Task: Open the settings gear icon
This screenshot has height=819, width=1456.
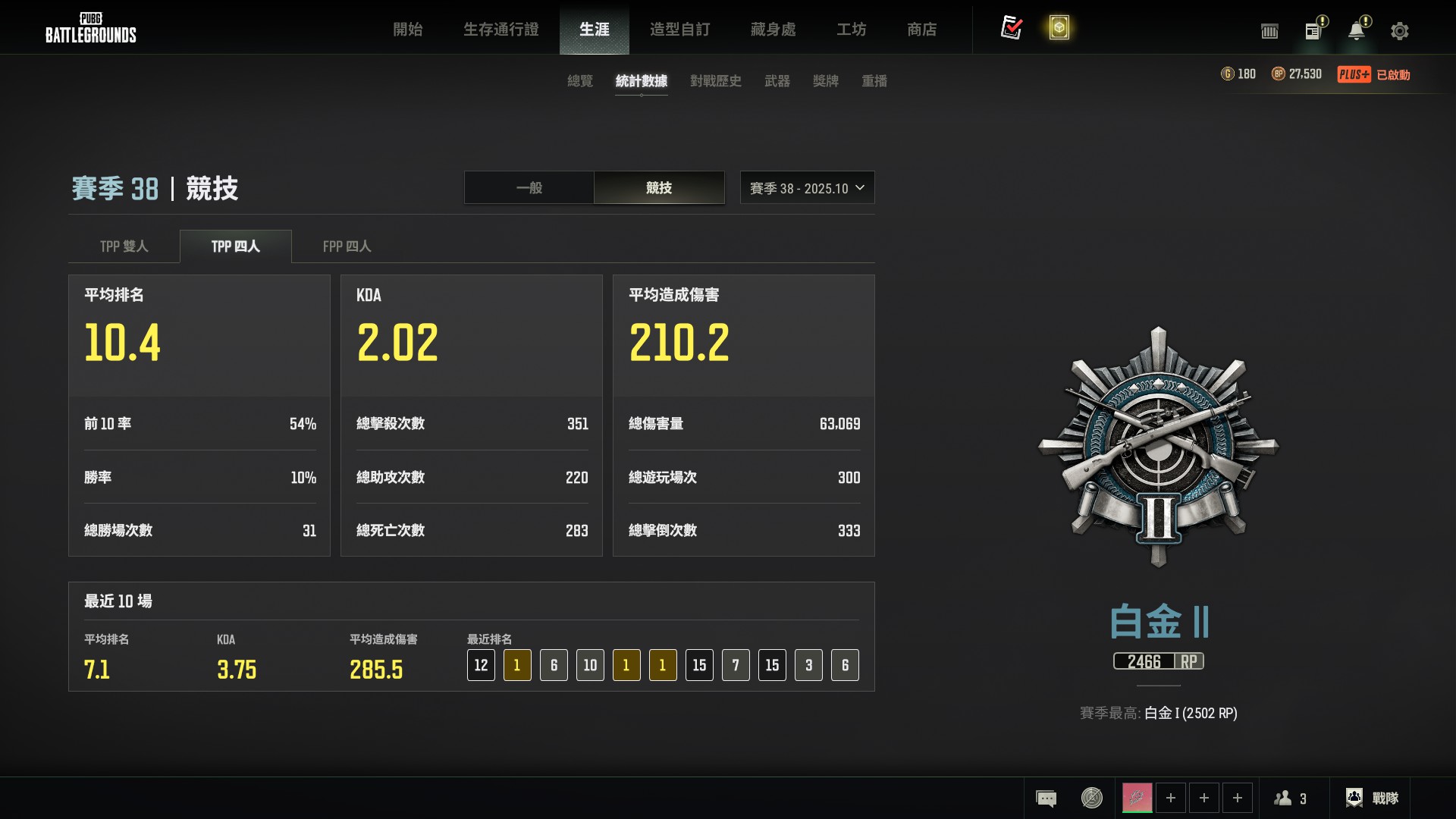Action: pos(1399,31)
